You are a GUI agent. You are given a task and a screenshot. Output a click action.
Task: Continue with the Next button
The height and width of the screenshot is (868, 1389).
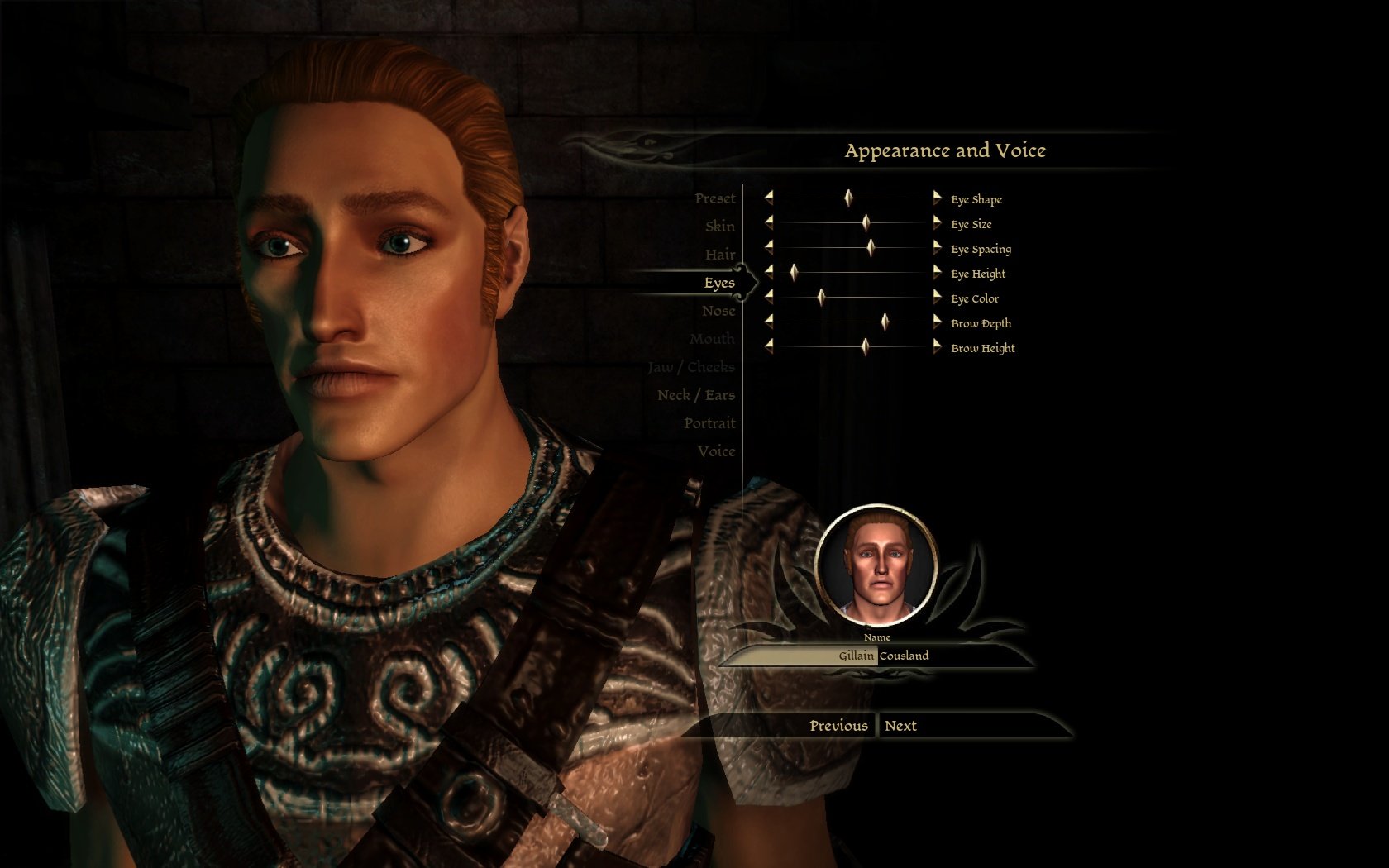pyautogui.click(x=900, y=726)
